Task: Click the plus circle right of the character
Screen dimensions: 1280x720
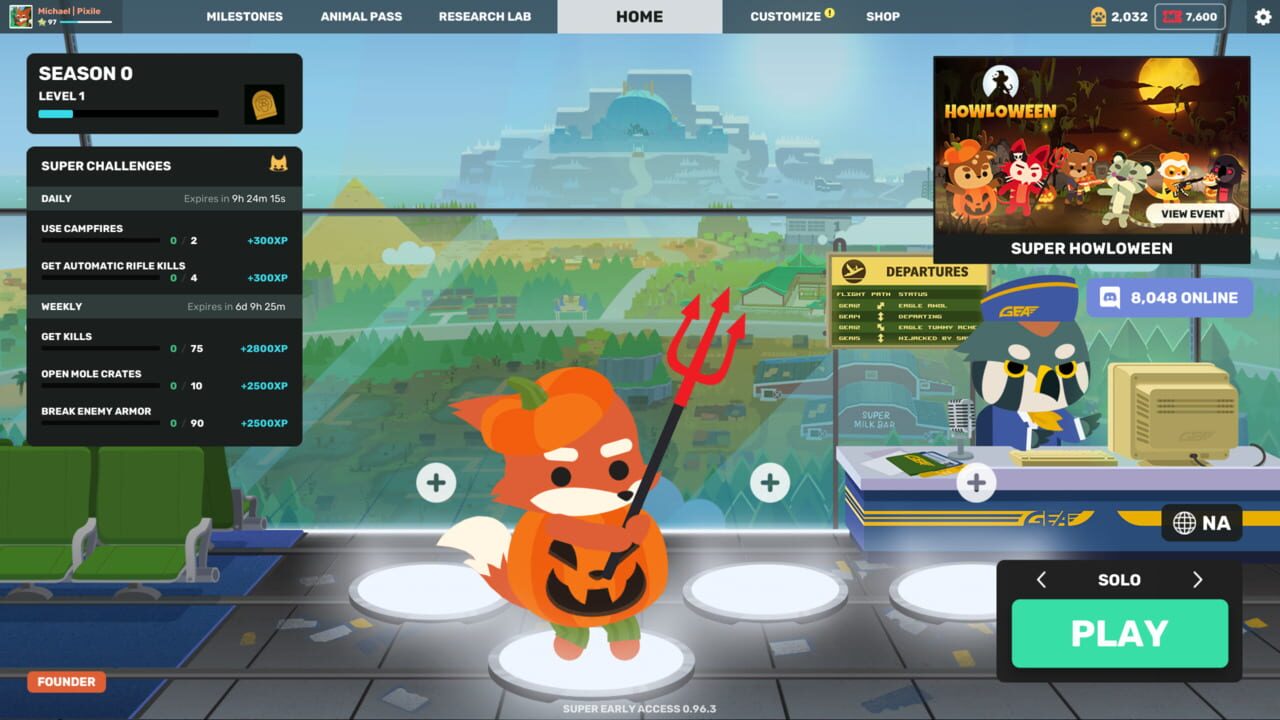Action: (769, 482)
